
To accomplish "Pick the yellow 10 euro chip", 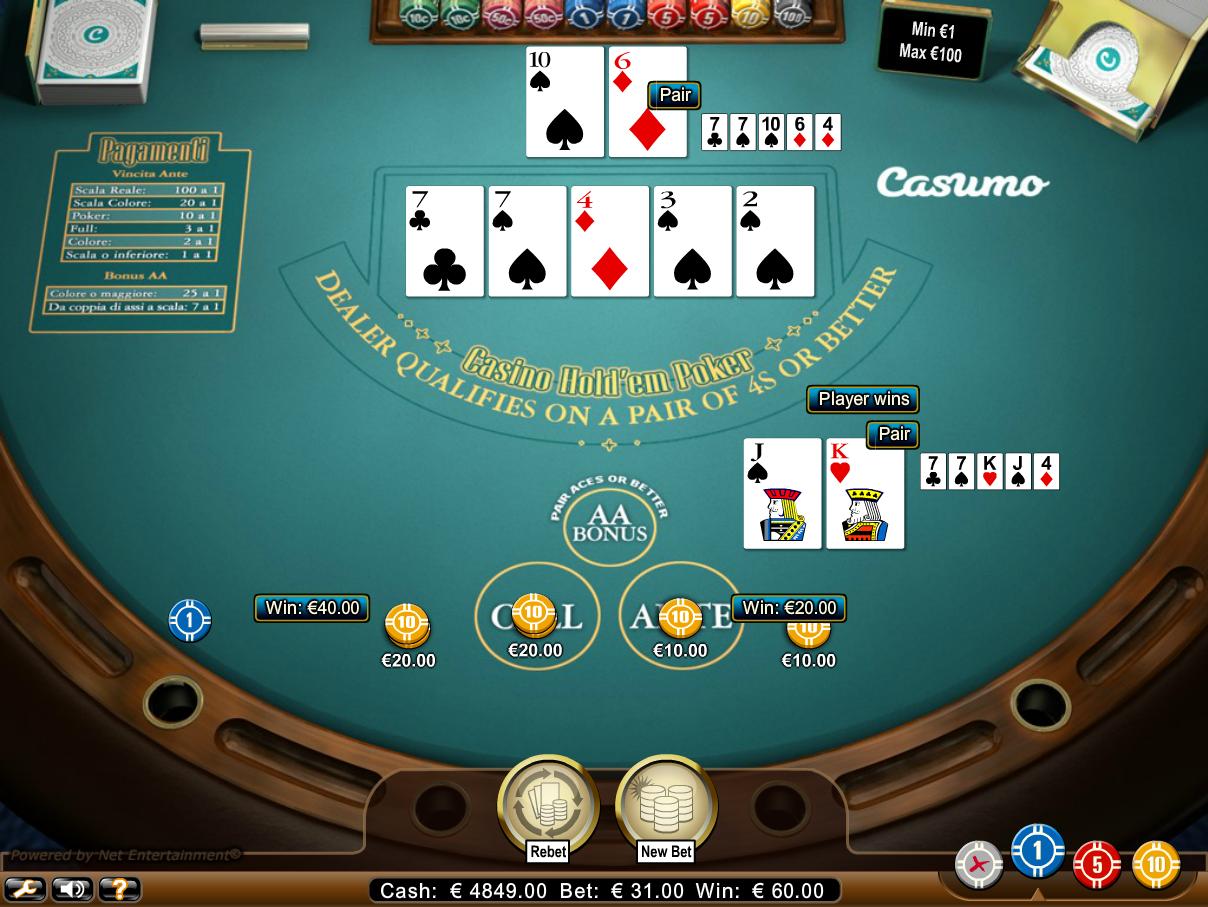I will point(1156,864).
